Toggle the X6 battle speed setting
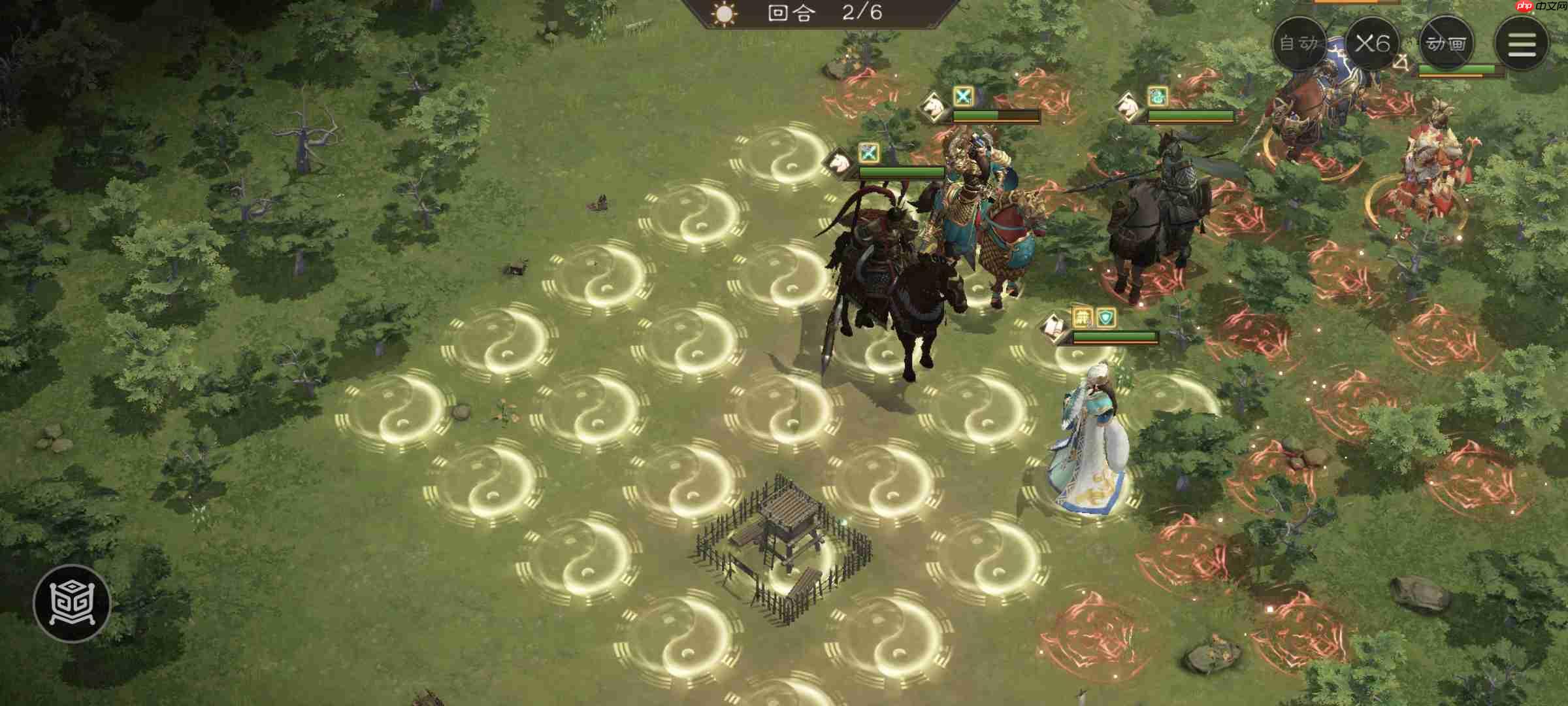Screen dimensions: 1568x706 click(x=1372, y=42)
